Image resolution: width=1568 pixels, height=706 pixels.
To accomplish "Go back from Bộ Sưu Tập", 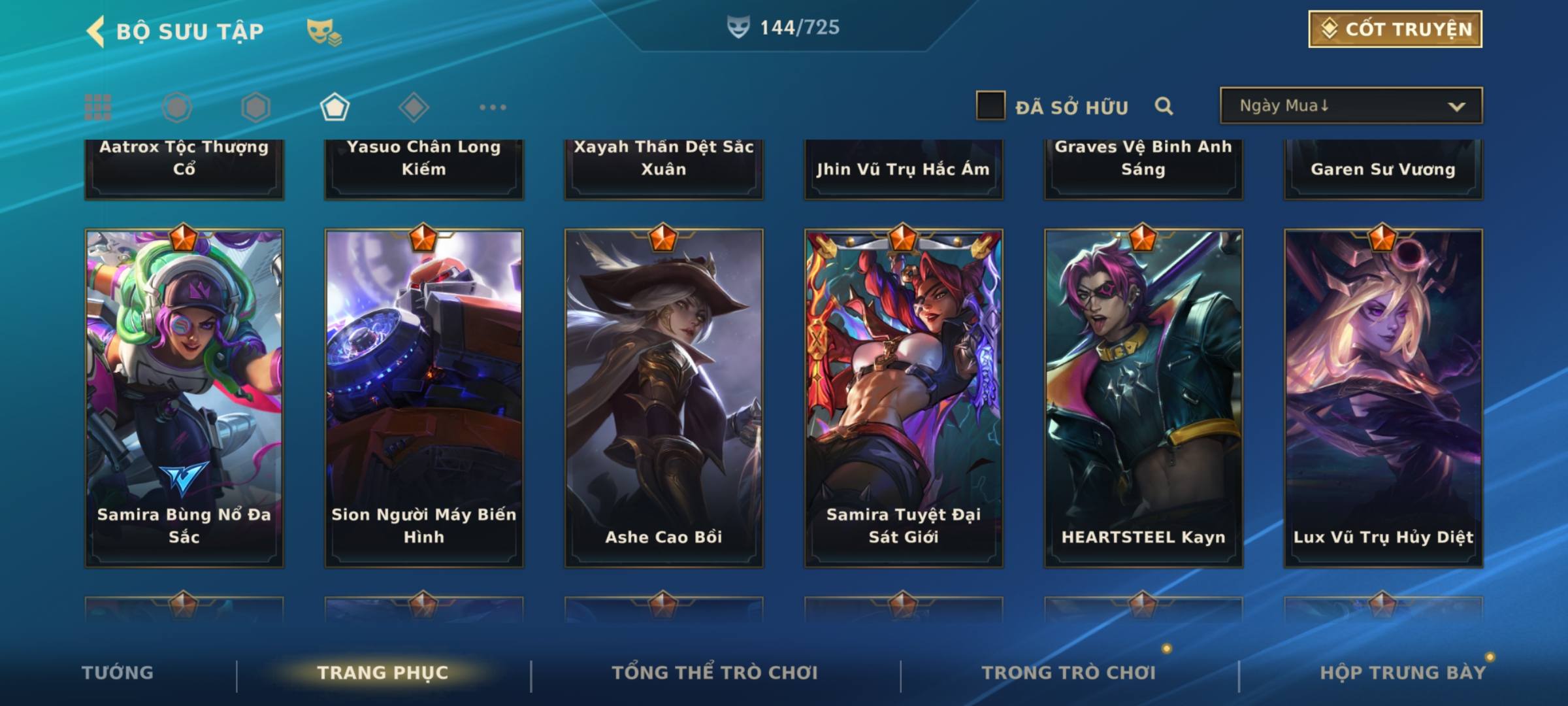I will 95,31.
